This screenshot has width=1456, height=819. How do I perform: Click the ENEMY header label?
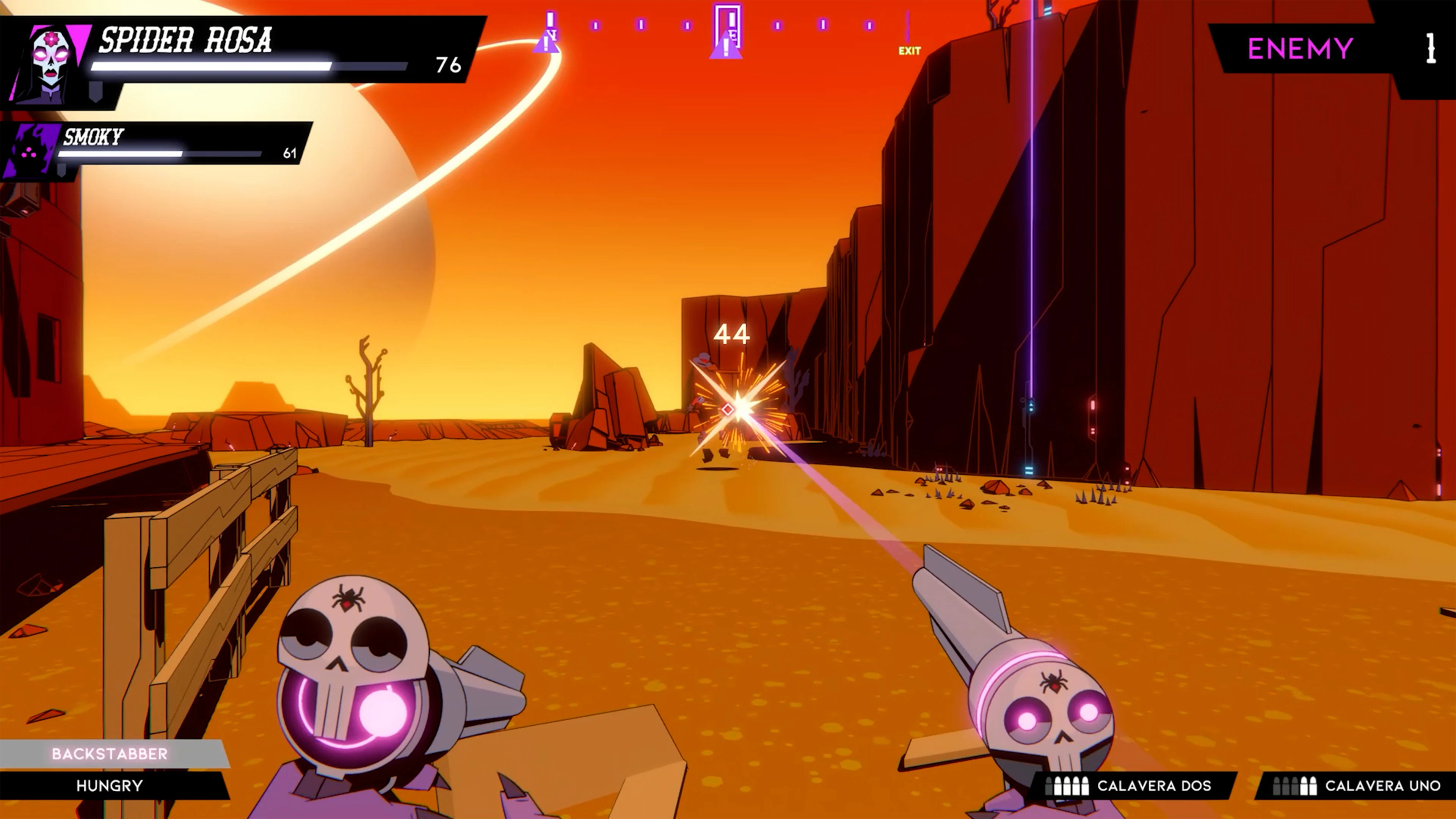(1300, 48)
